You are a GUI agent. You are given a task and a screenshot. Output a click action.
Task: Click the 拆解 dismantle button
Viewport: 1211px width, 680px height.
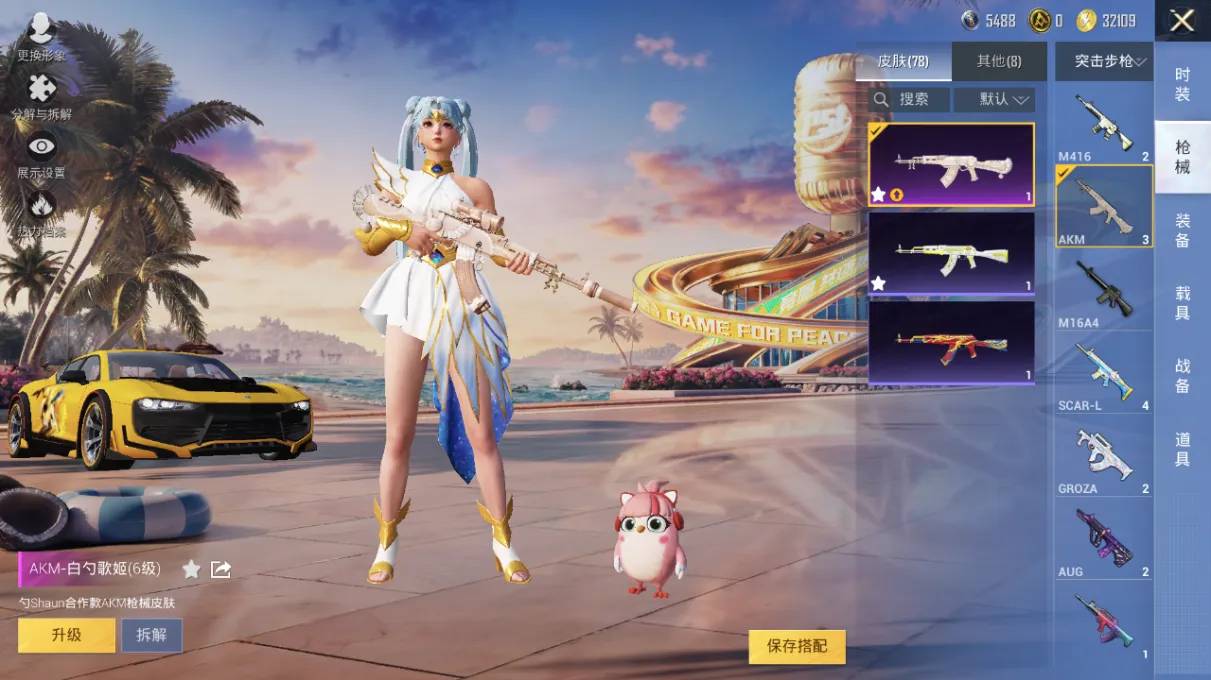(x=152, y=635)
